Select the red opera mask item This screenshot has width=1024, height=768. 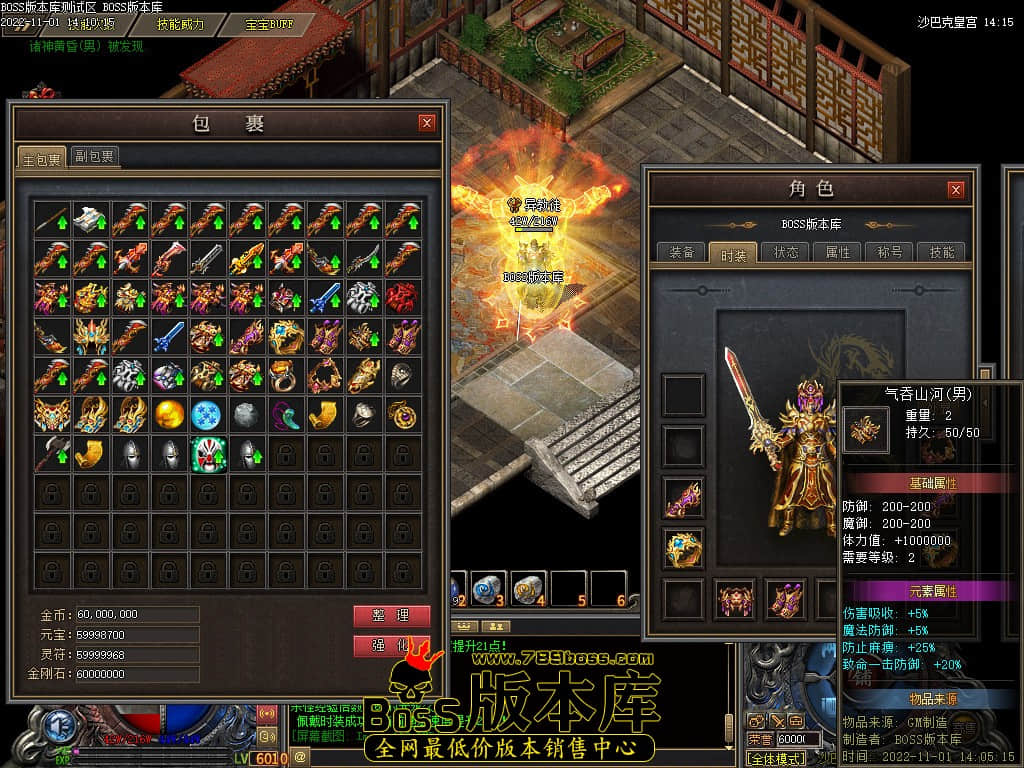pos(208,453)
